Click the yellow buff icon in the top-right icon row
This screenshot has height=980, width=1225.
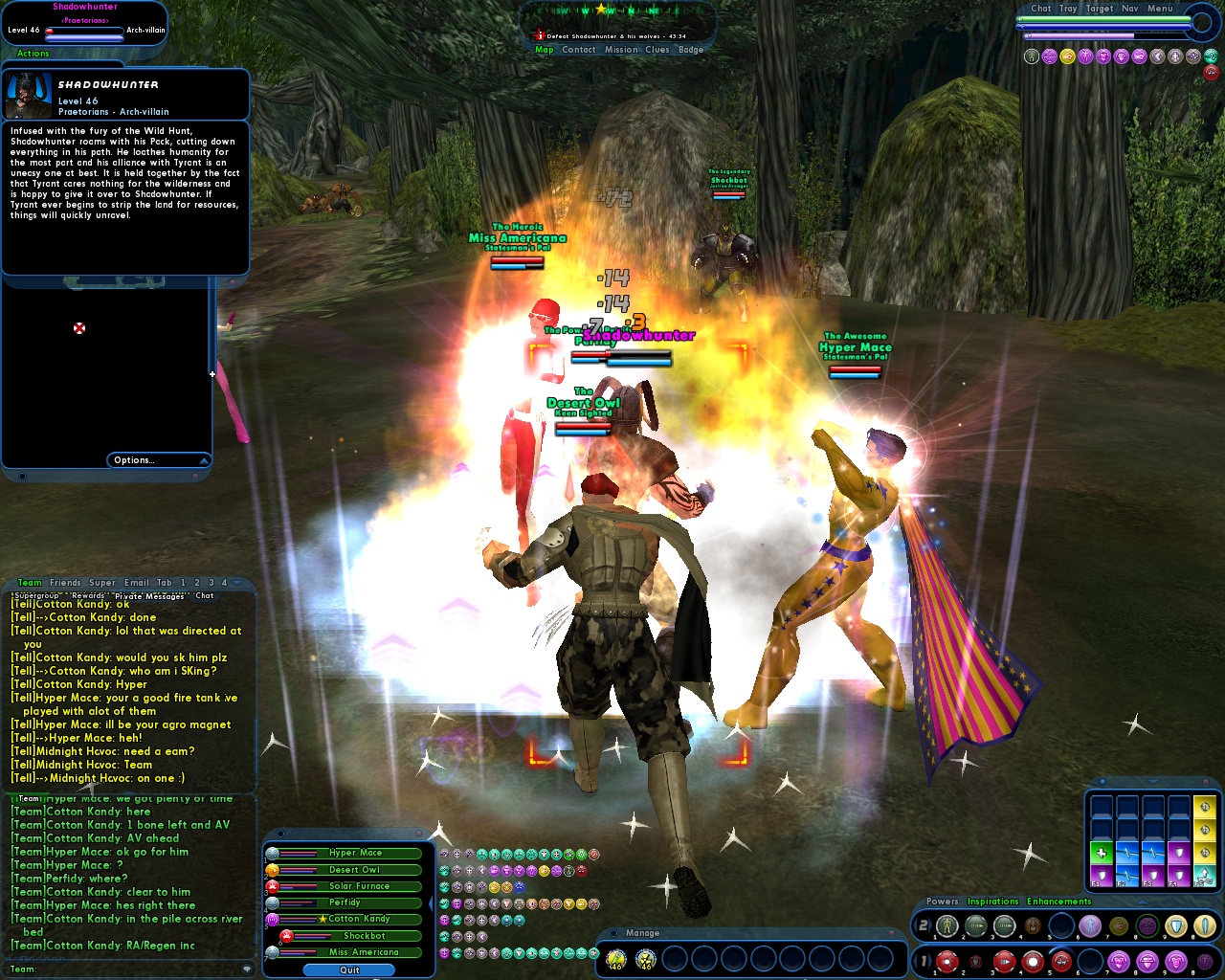pos(1067,56)
